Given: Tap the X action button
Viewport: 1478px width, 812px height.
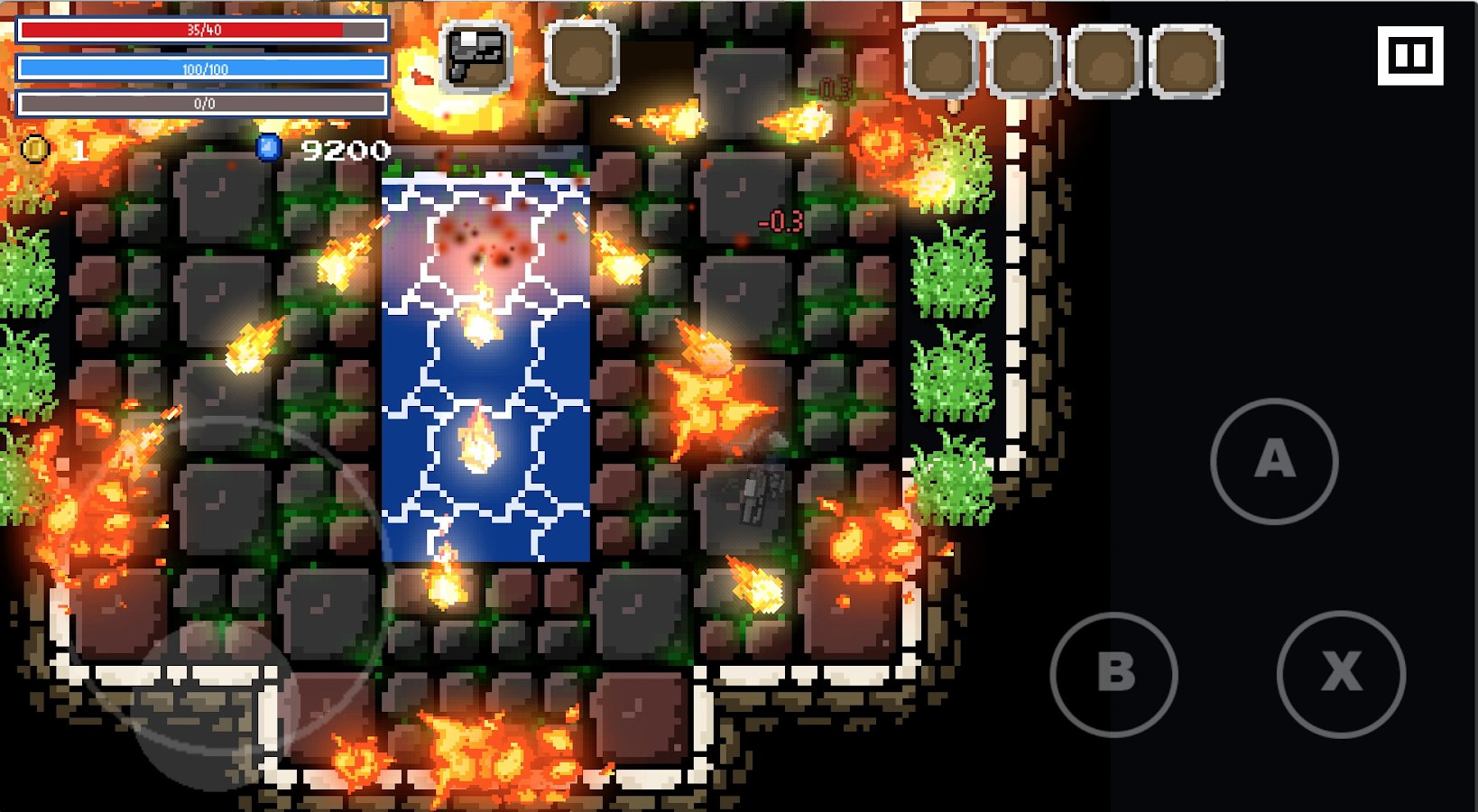Looking at the screenshot, I should (x=1341, y=674).
